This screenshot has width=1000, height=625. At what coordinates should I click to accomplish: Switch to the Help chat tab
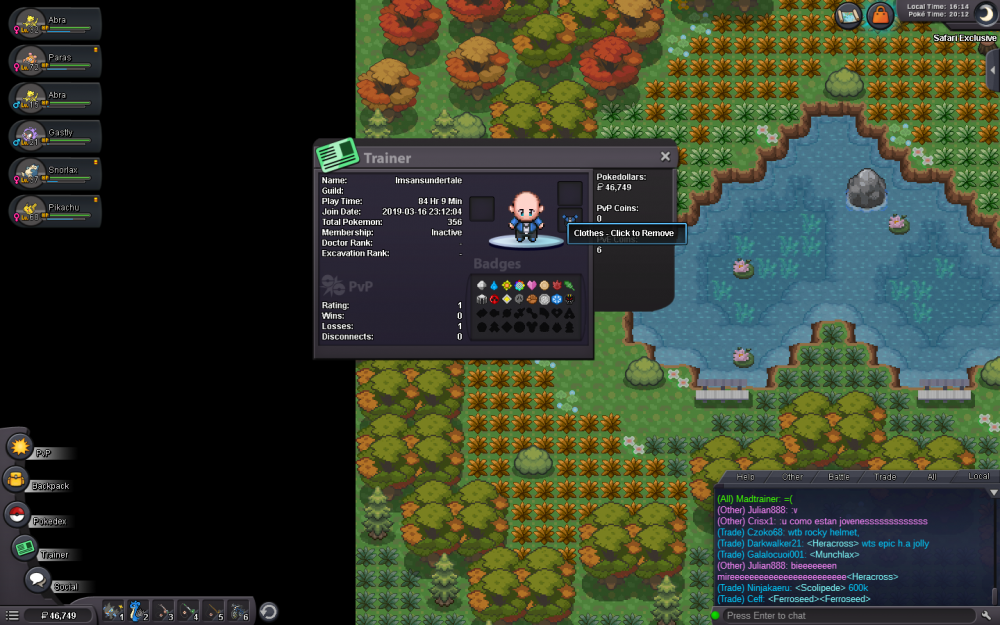tap(745, 477)
